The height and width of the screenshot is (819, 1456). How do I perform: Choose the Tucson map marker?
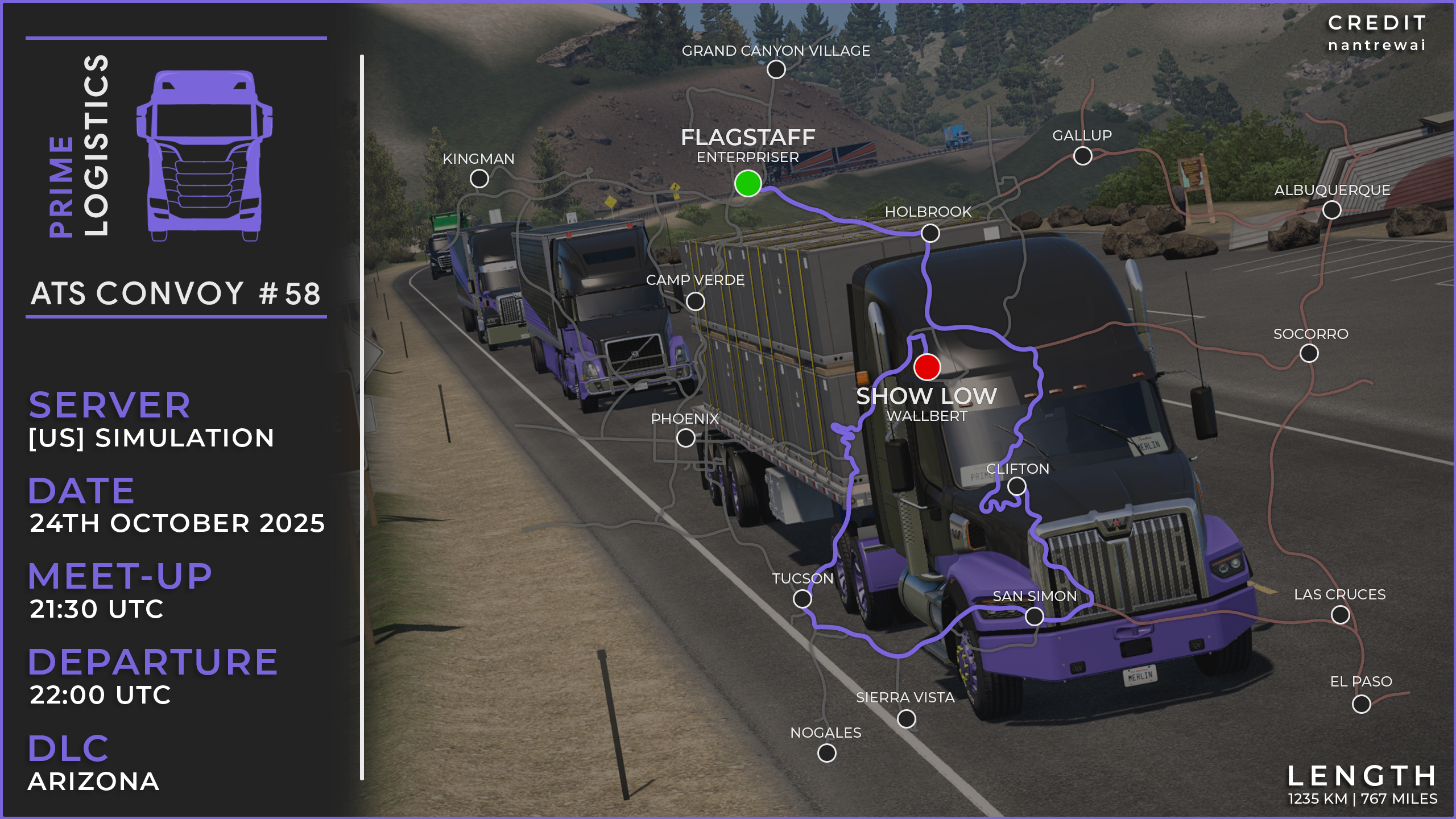coord(802,598)
